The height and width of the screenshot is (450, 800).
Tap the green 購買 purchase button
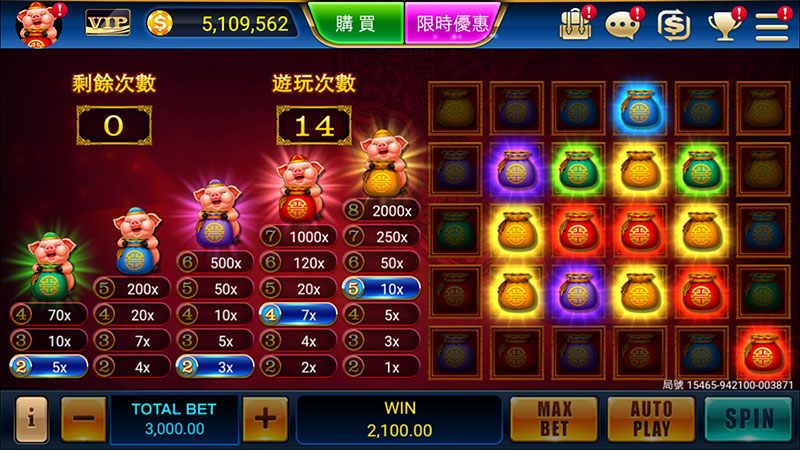[355, 24]
